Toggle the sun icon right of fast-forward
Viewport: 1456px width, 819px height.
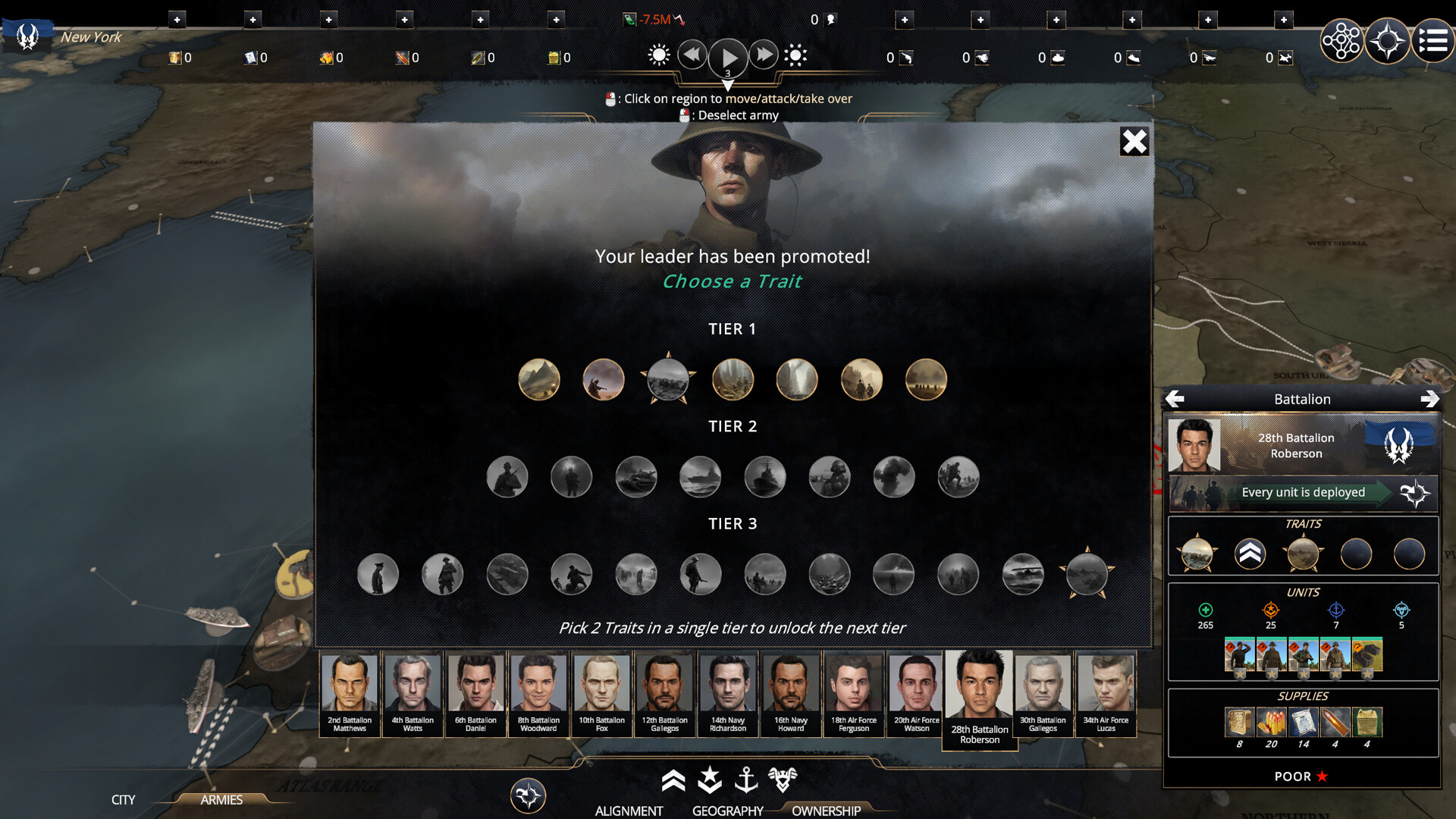click(796, 54)
